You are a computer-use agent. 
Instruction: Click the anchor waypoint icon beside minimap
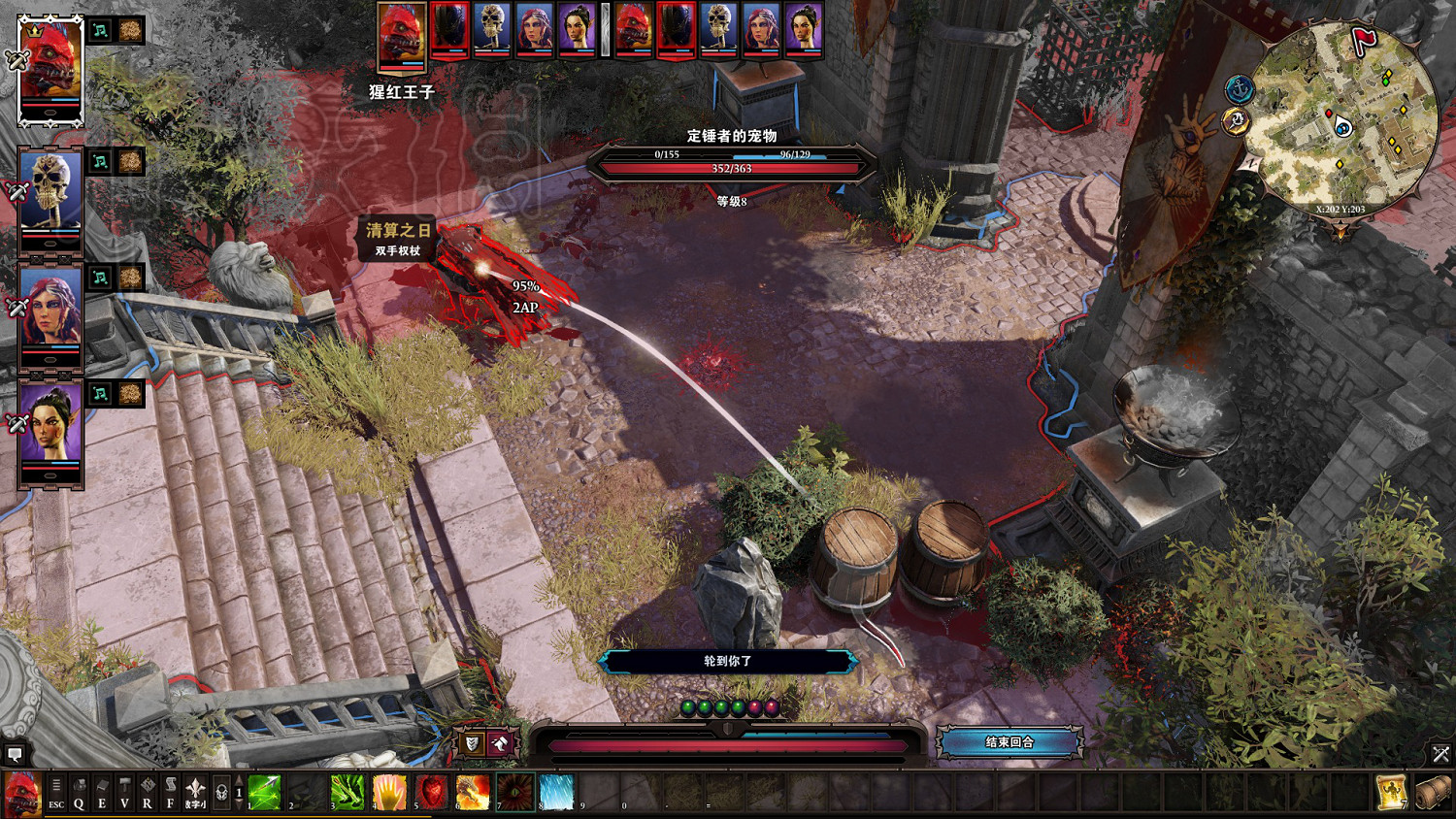(1239, 90)
